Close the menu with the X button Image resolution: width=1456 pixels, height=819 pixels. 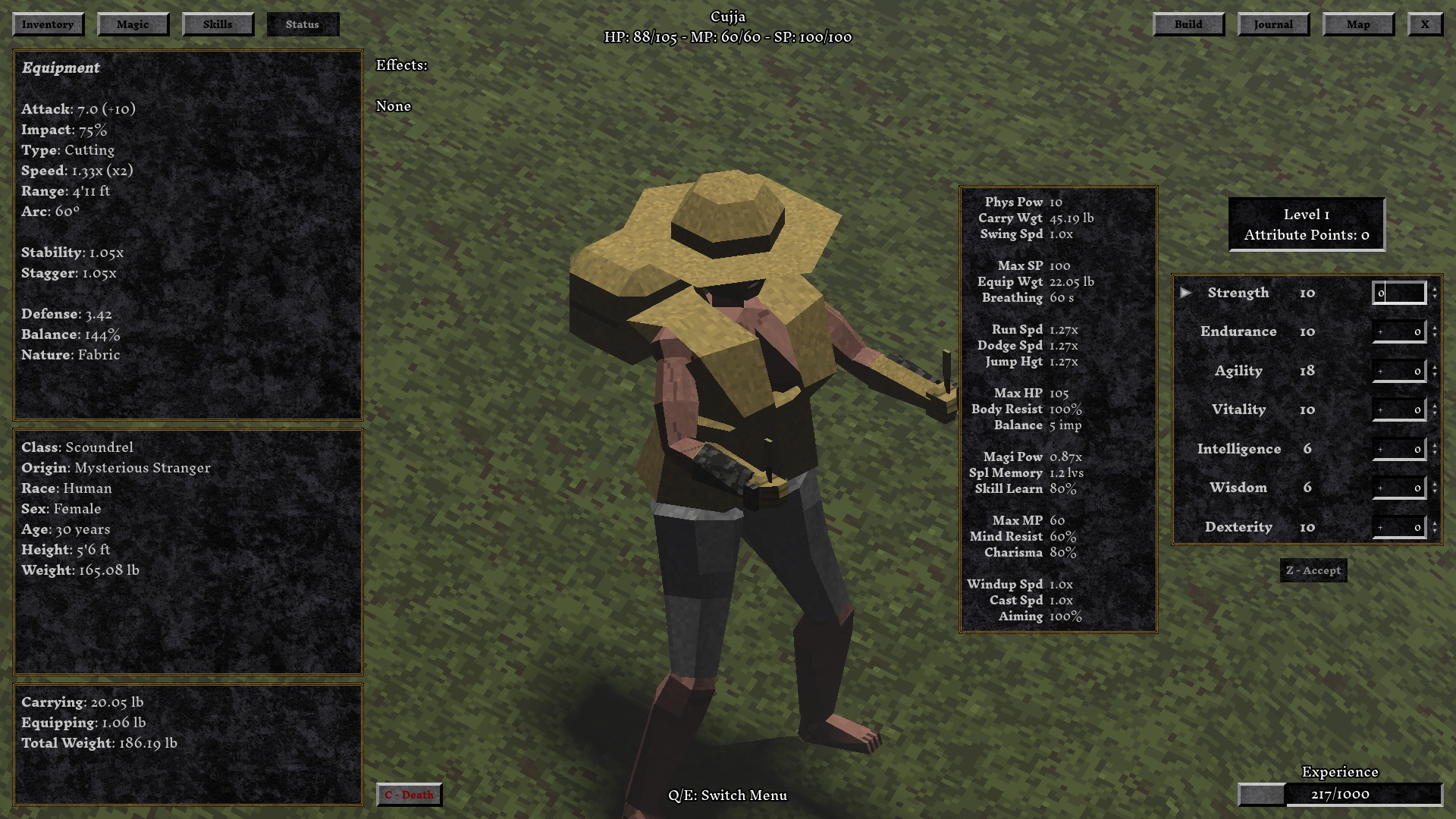1425,24
